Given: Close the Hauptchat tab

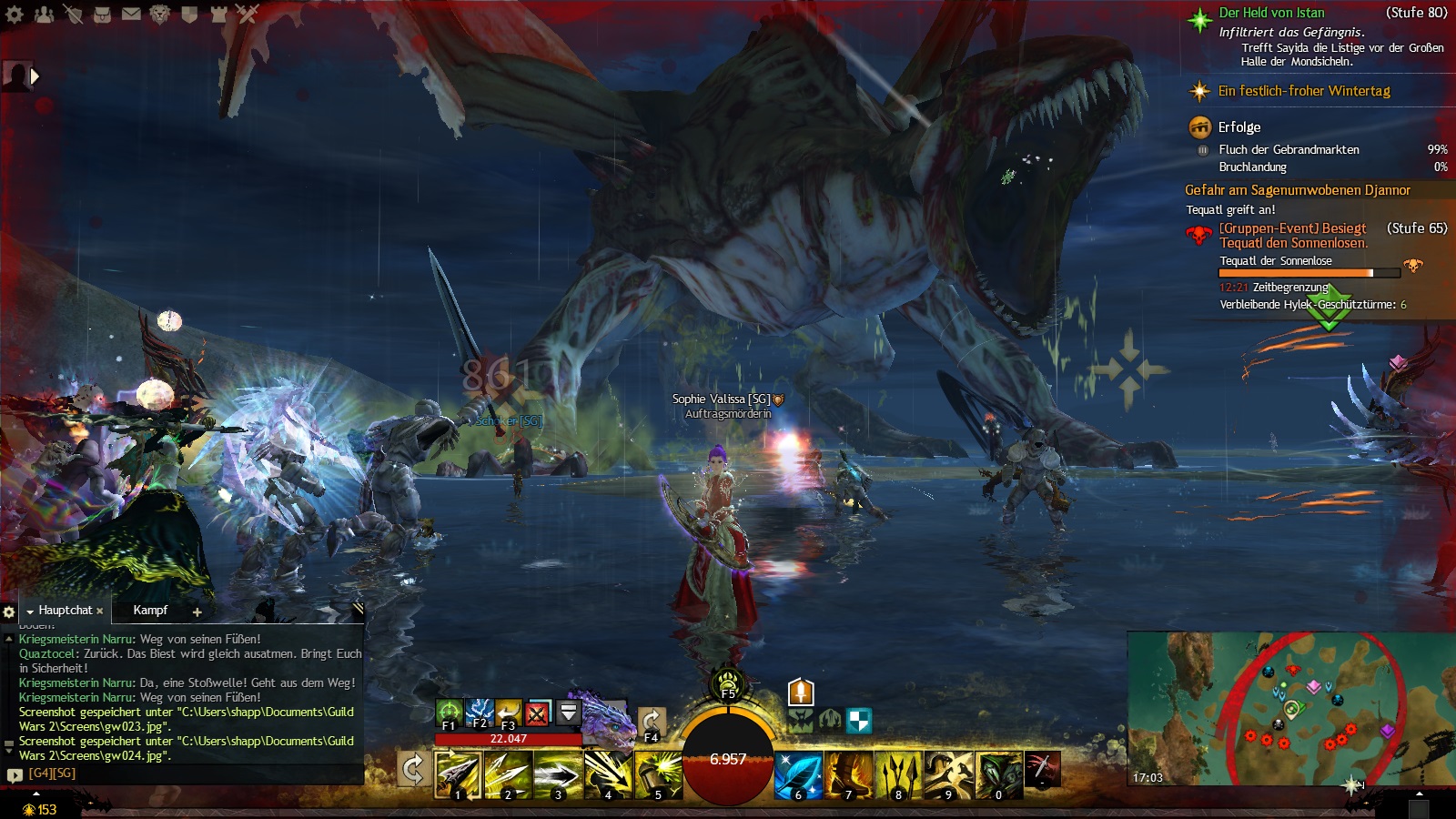Looking at the screenshot, I should [x=100, y=612].
